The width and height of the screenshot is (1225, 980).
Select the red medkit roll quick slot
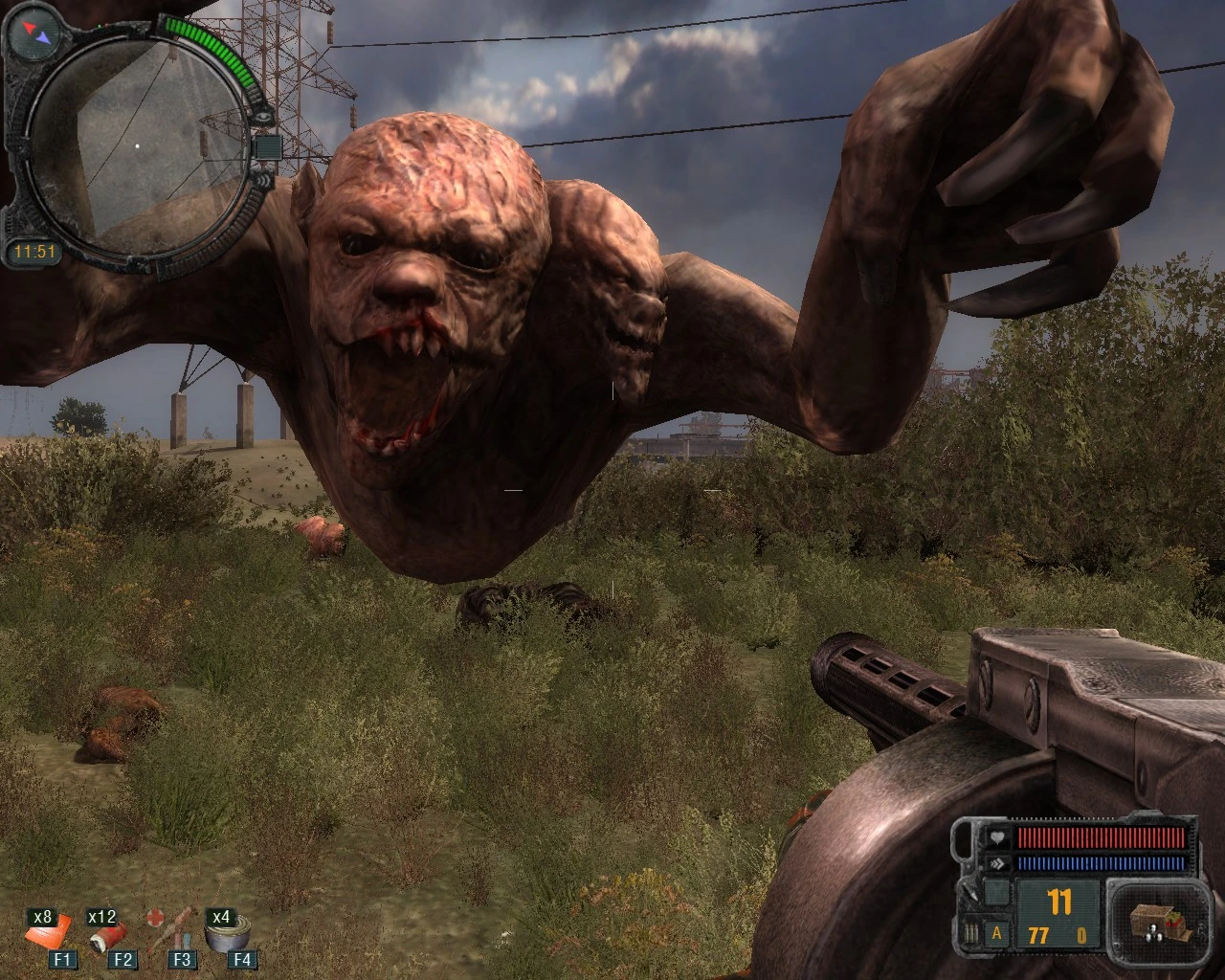coord(108,935)
